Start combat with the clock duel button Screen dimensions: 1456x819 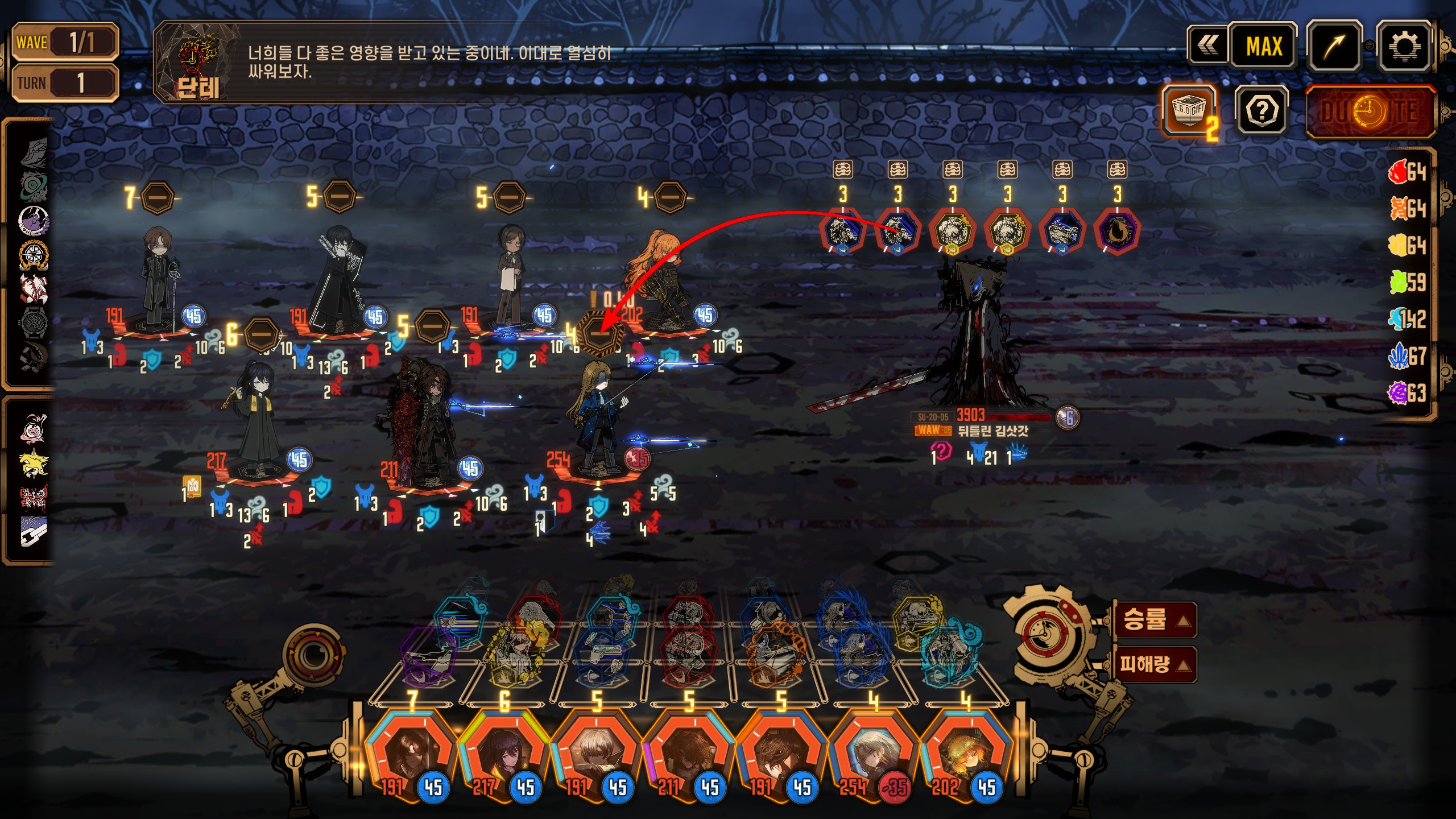tap(1370, 111)
